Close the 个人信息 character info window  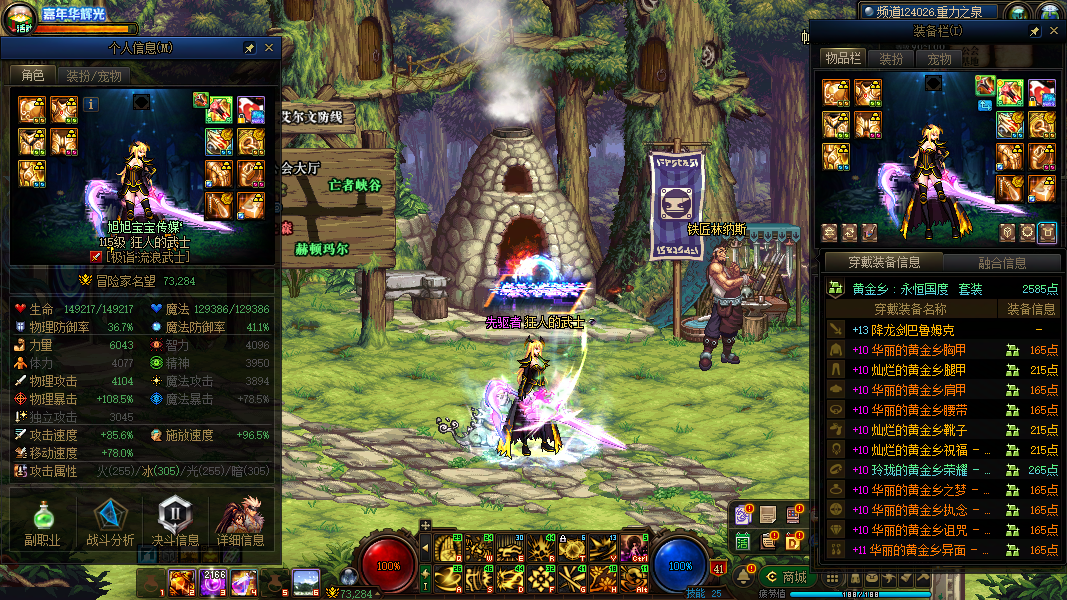point(269,48)
